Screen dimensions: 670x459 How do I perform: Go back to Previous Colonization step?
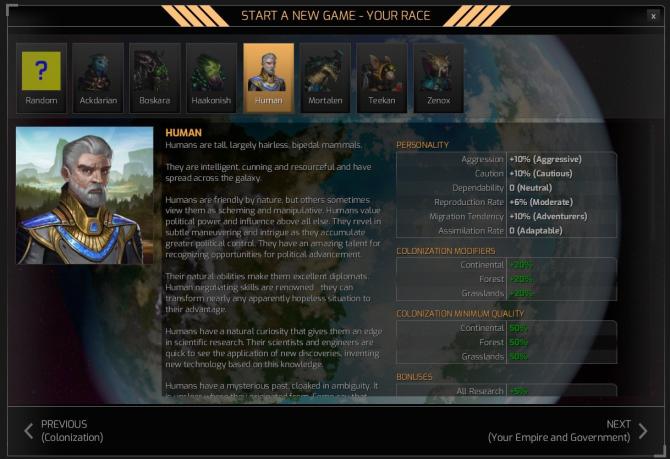click(64, 431)
